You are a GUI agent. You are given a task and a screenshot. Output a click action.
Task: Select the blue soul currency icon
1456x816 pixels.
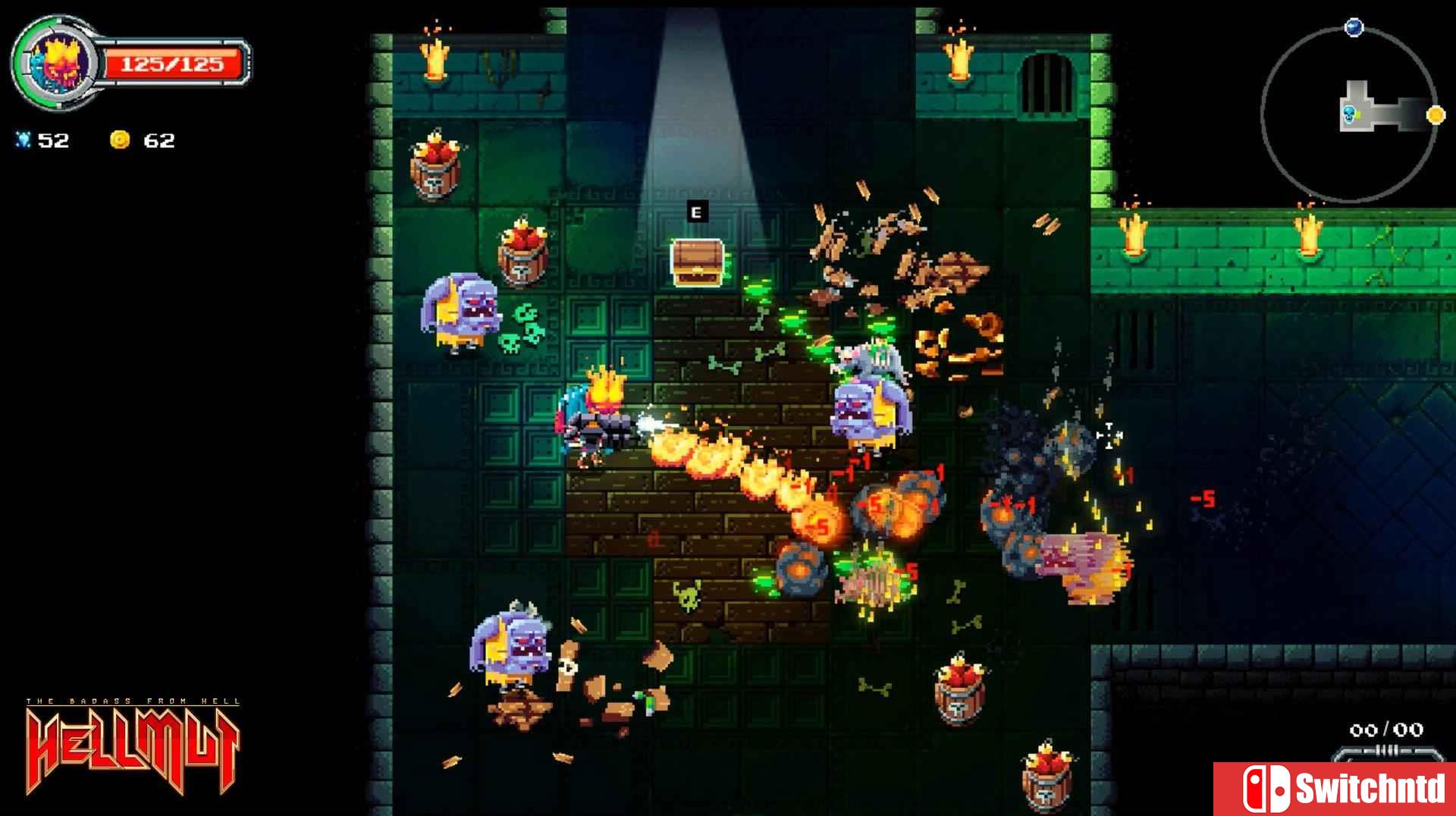(23, 140)
